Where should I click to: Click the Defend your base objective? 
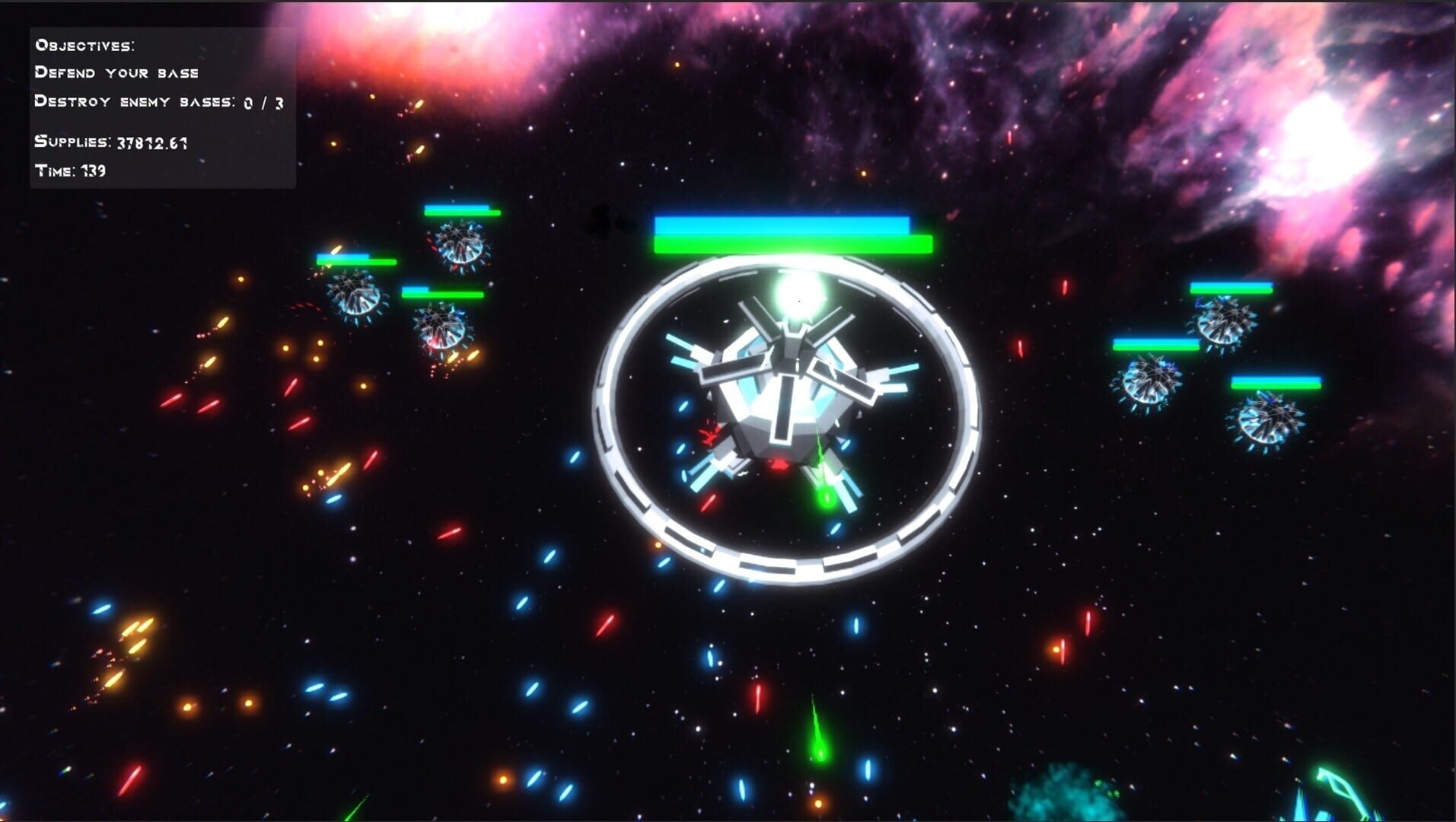tap(116, 72)
